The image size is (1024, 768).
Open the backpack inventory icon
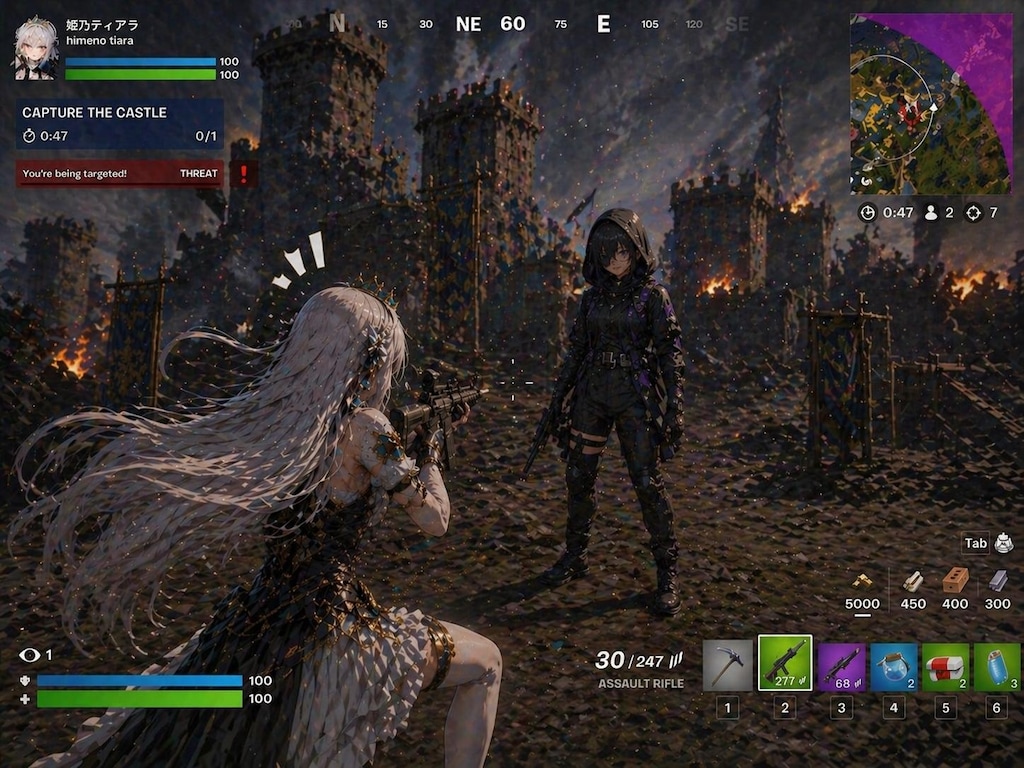click(1003, 543)
